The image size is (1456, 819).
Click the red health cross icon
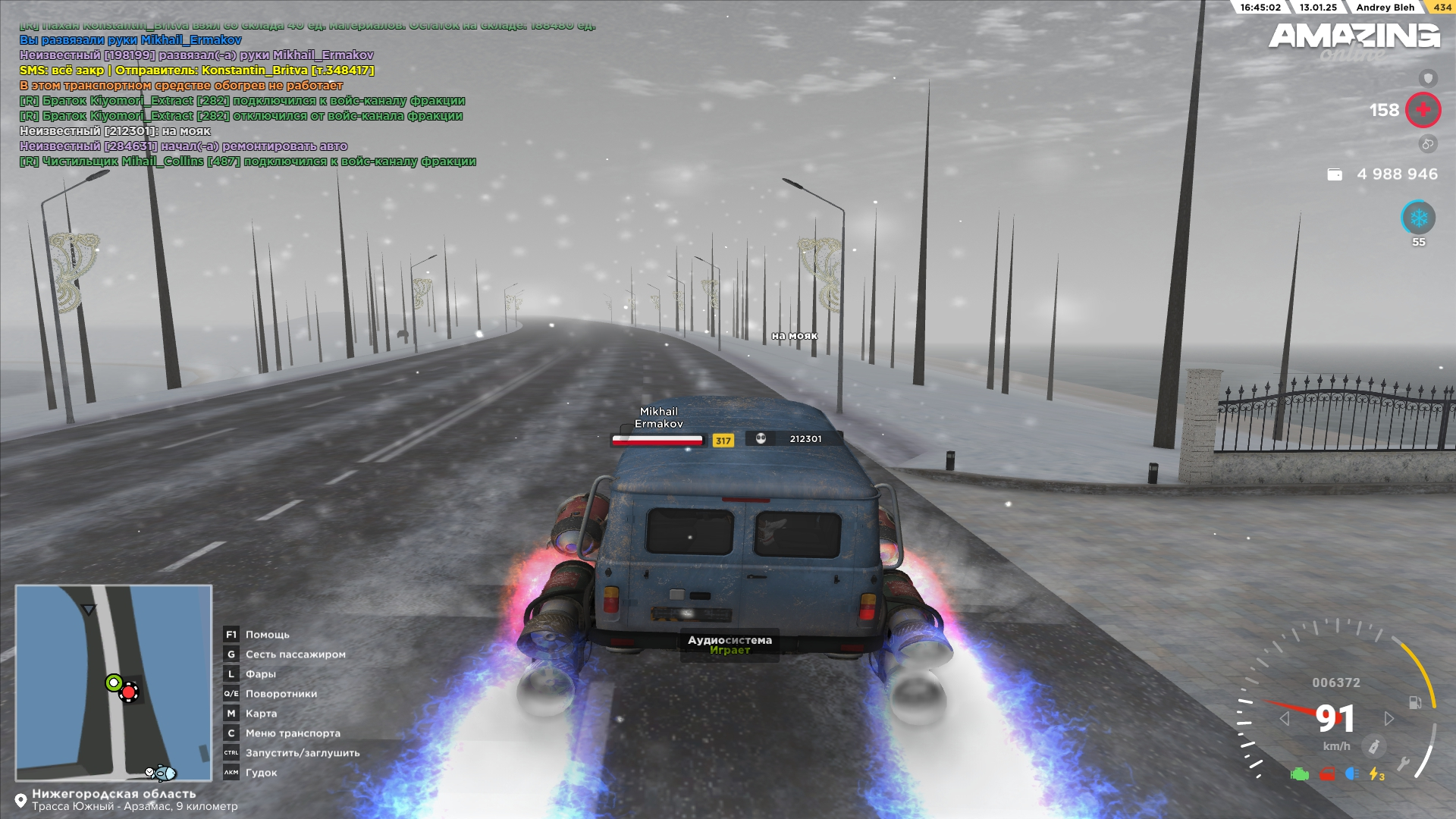[x=1423, y=110]
